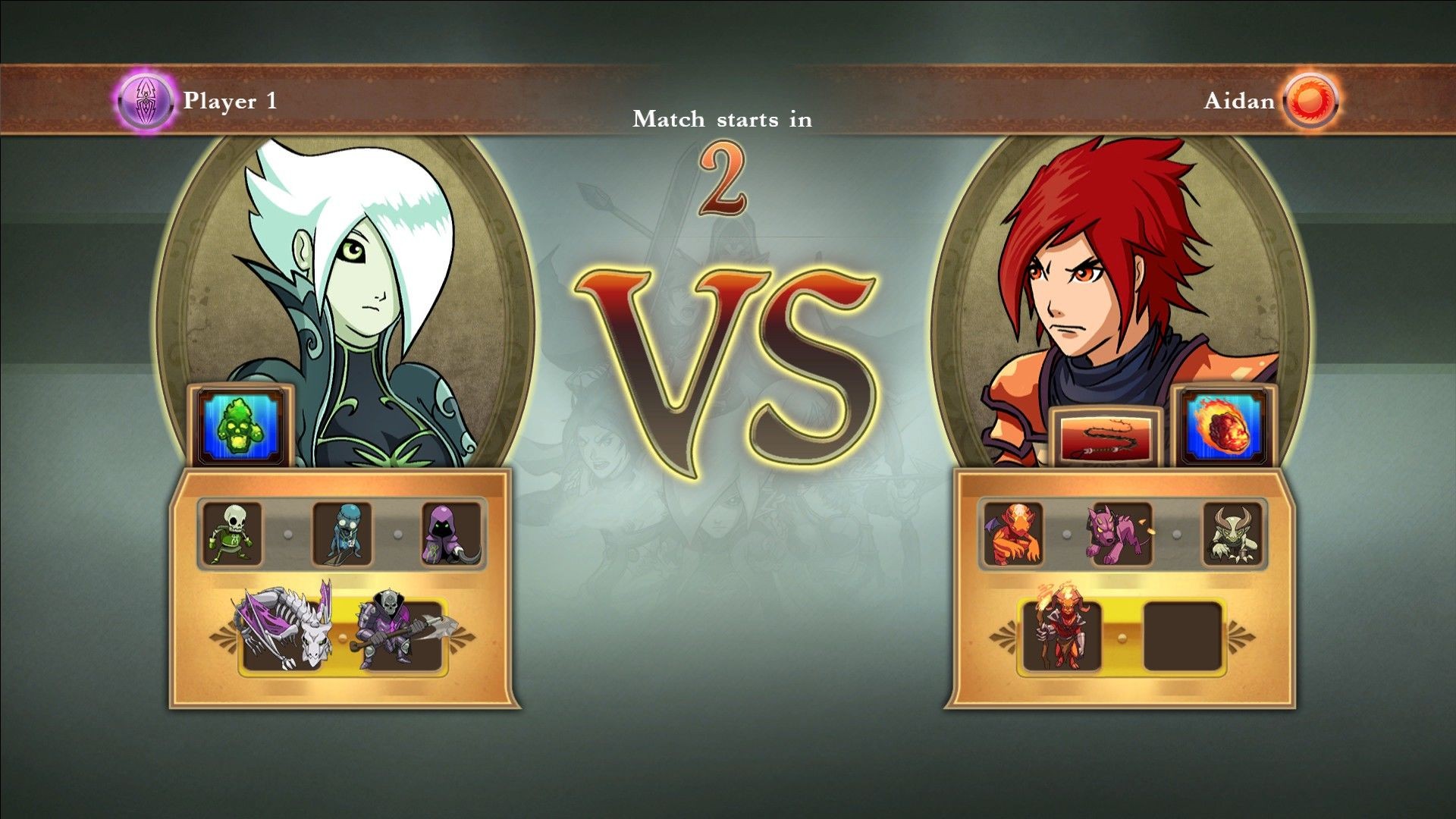The width and height of the screenshot is (1456, 819).
Task: Select the purple hellhound unit slot
Action: click(x=1122, y=534)
